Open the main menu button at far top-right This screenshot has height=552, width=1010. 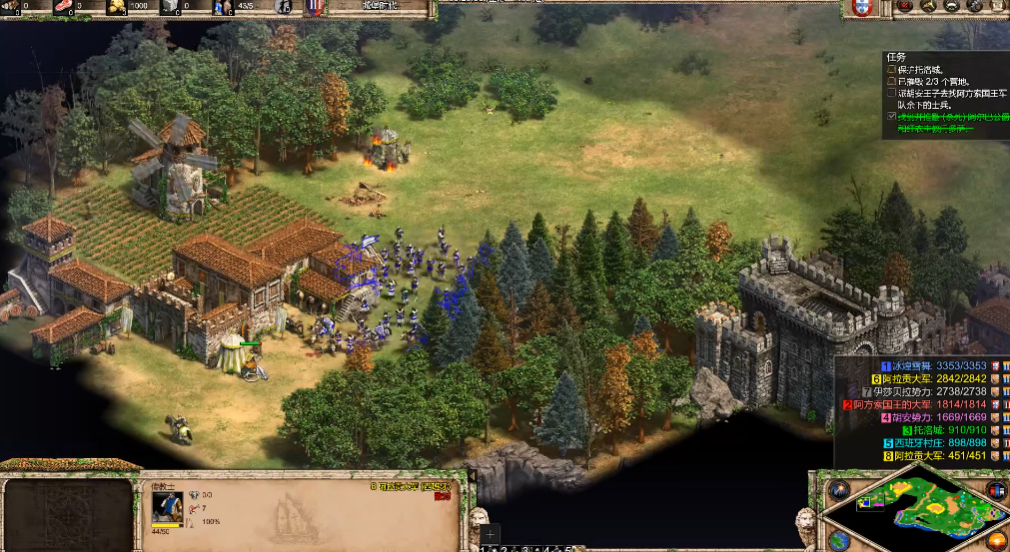tap(999, 8)
